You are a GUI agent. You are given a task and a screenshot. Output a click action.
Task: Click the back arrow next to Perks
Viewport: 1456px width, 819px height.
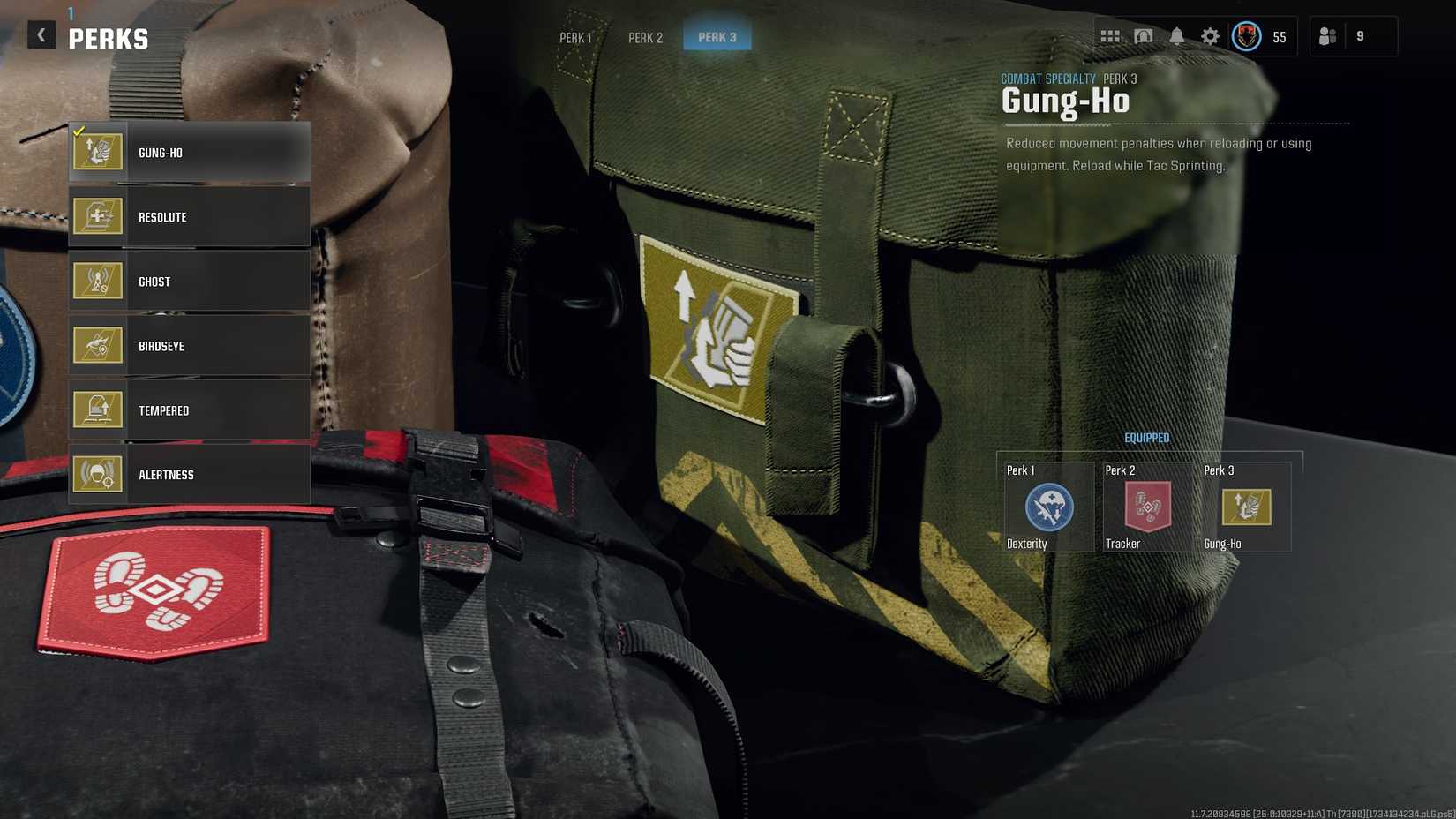pos(41,34)
